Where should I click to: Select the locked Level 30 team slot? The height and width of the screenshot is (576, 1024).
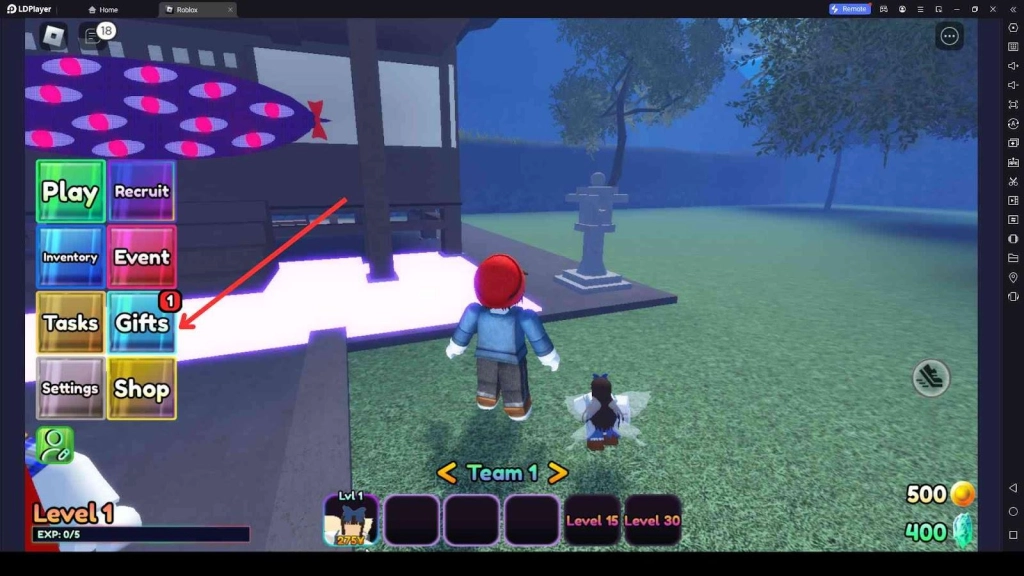(652, 520)
